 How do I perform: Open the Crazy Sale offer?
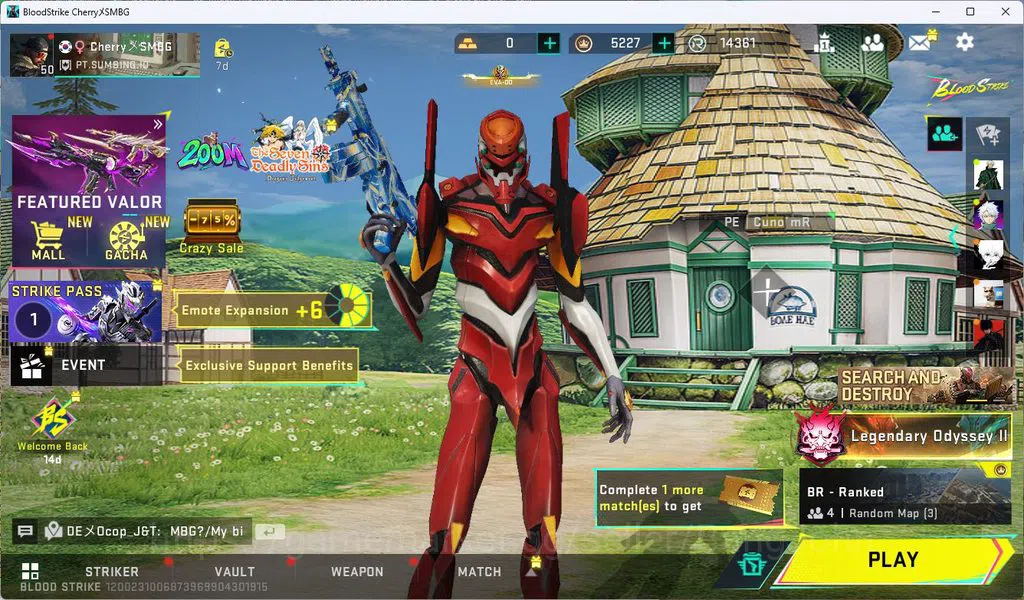211,226
